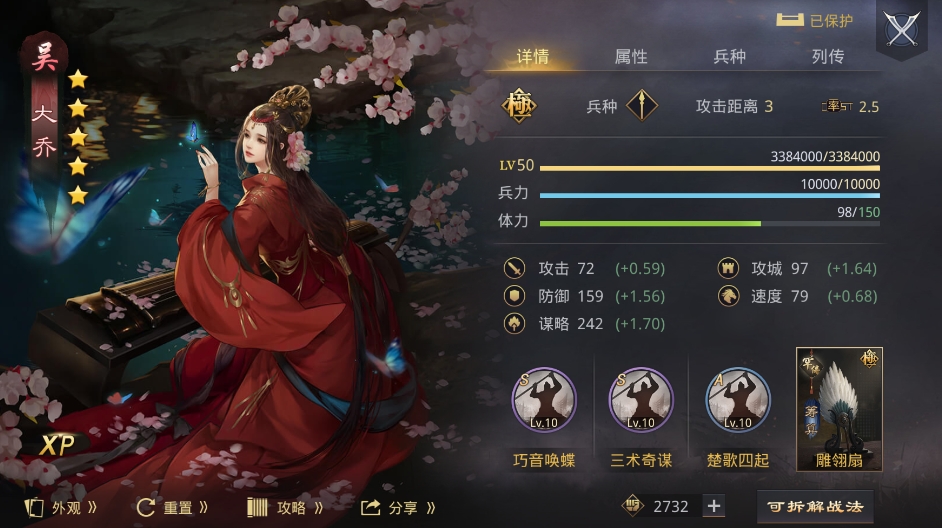
Task: Share the hero with 分享
Action: click(398, 507)
